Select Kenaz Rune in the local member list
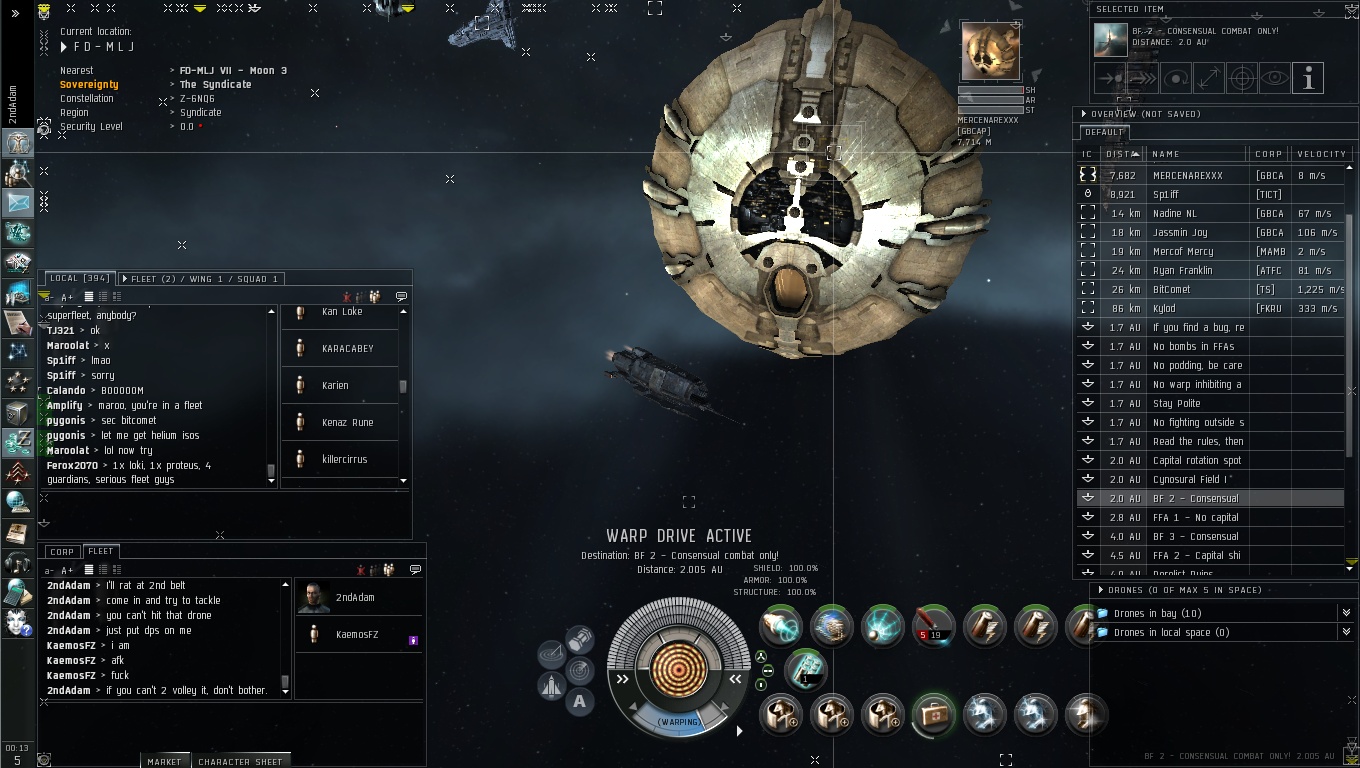 click(x=347, y=422)
